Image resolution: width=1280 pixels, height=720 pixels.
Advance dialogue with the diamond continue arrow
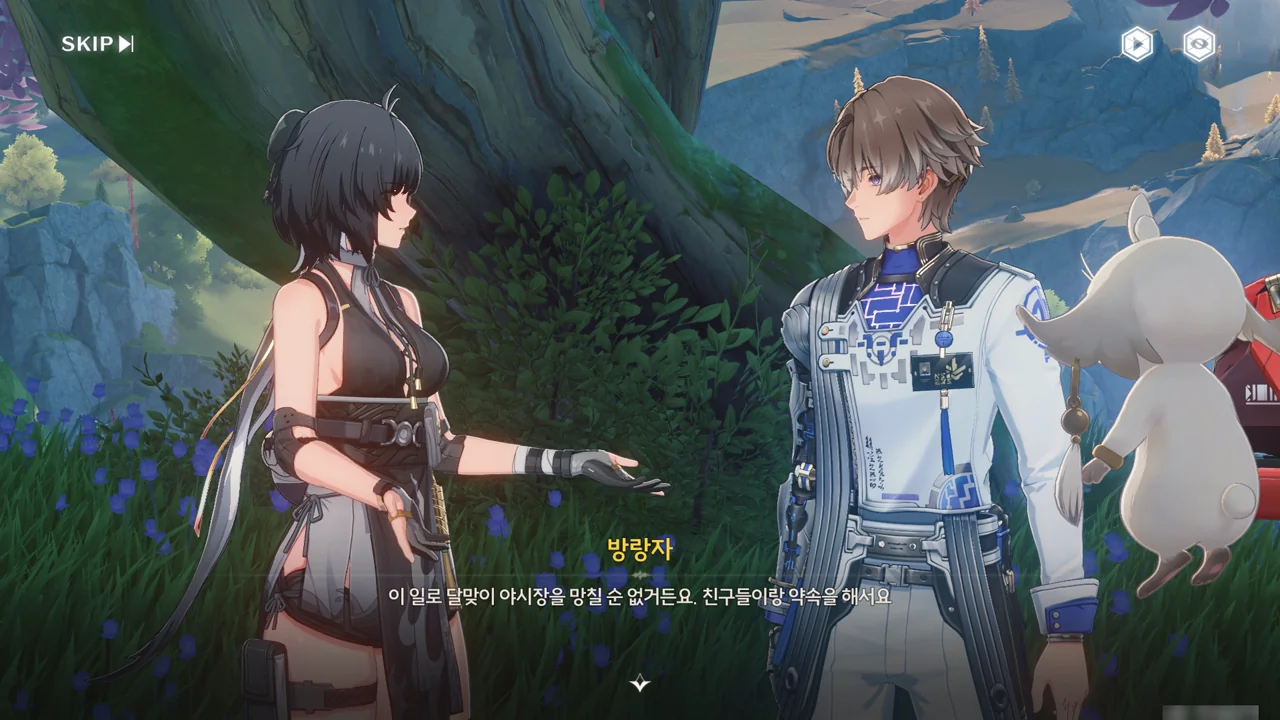[640, 683]
